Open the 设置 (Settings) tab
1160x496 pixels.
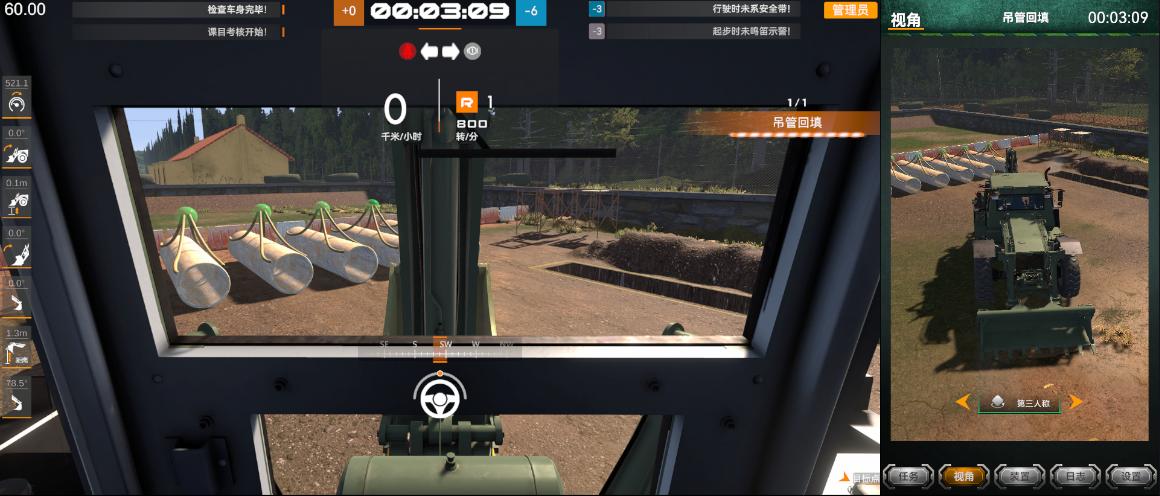tap(1131, 477)
